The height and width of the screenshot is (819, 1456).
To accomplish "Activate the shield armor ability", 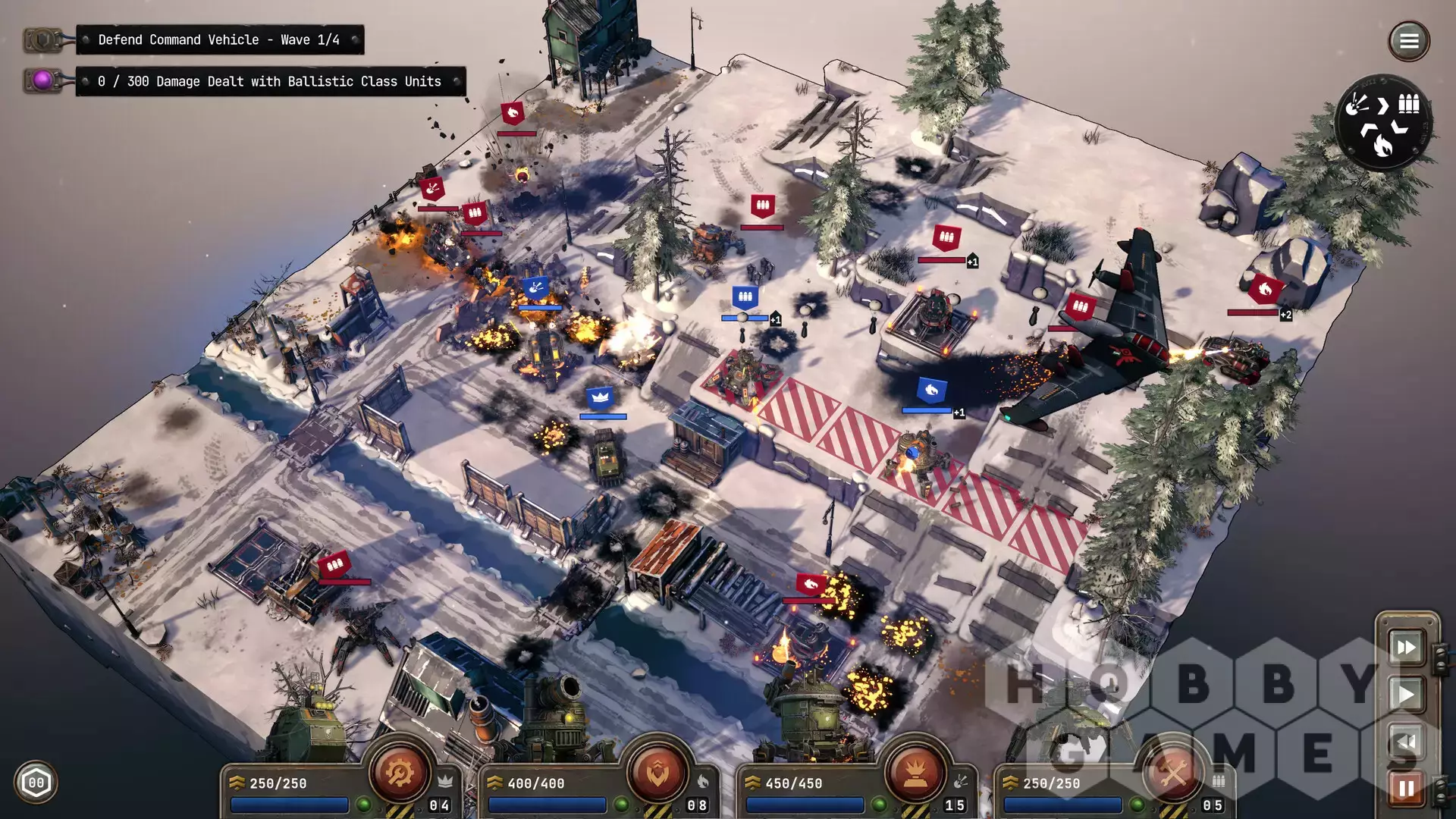I will [x=657, y=773].
